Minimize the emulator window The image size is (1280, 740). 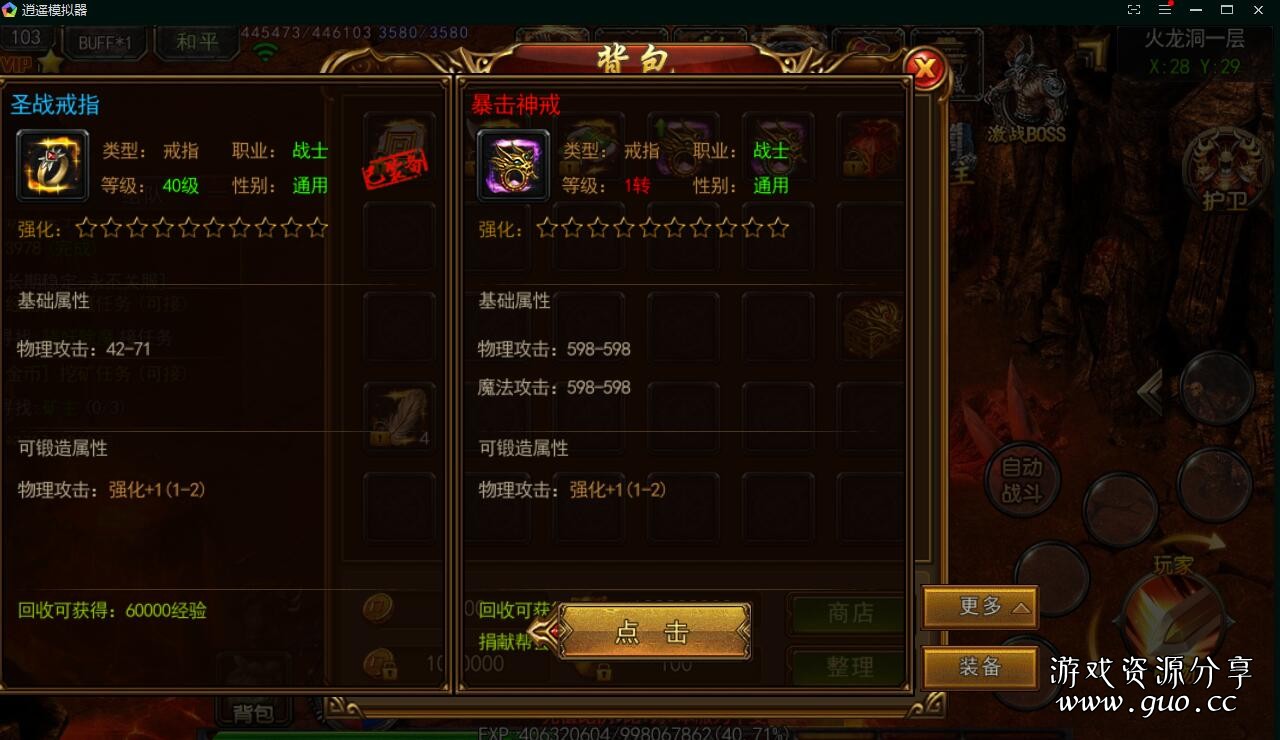[1196, 10]
